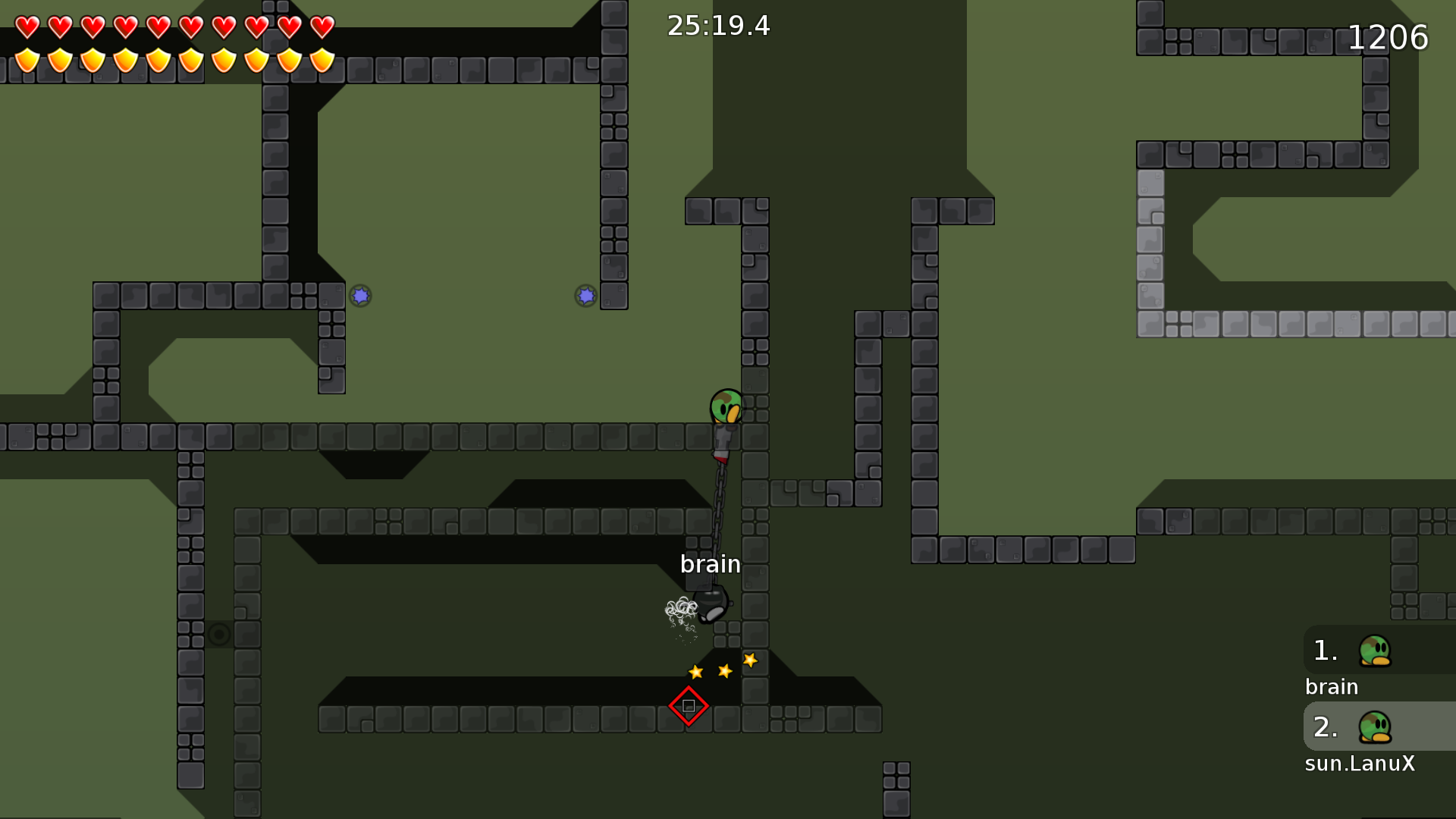
Task: Click the score 1206 in the corner
Action: click(x=1389, y=36)
